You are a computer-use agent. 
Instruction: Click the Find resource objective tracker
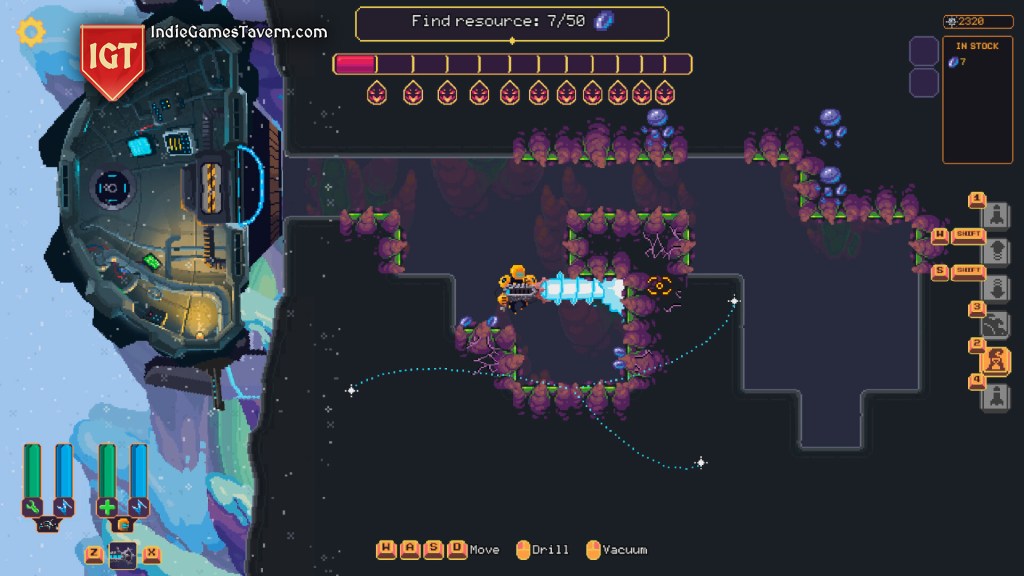click(512, 22)
